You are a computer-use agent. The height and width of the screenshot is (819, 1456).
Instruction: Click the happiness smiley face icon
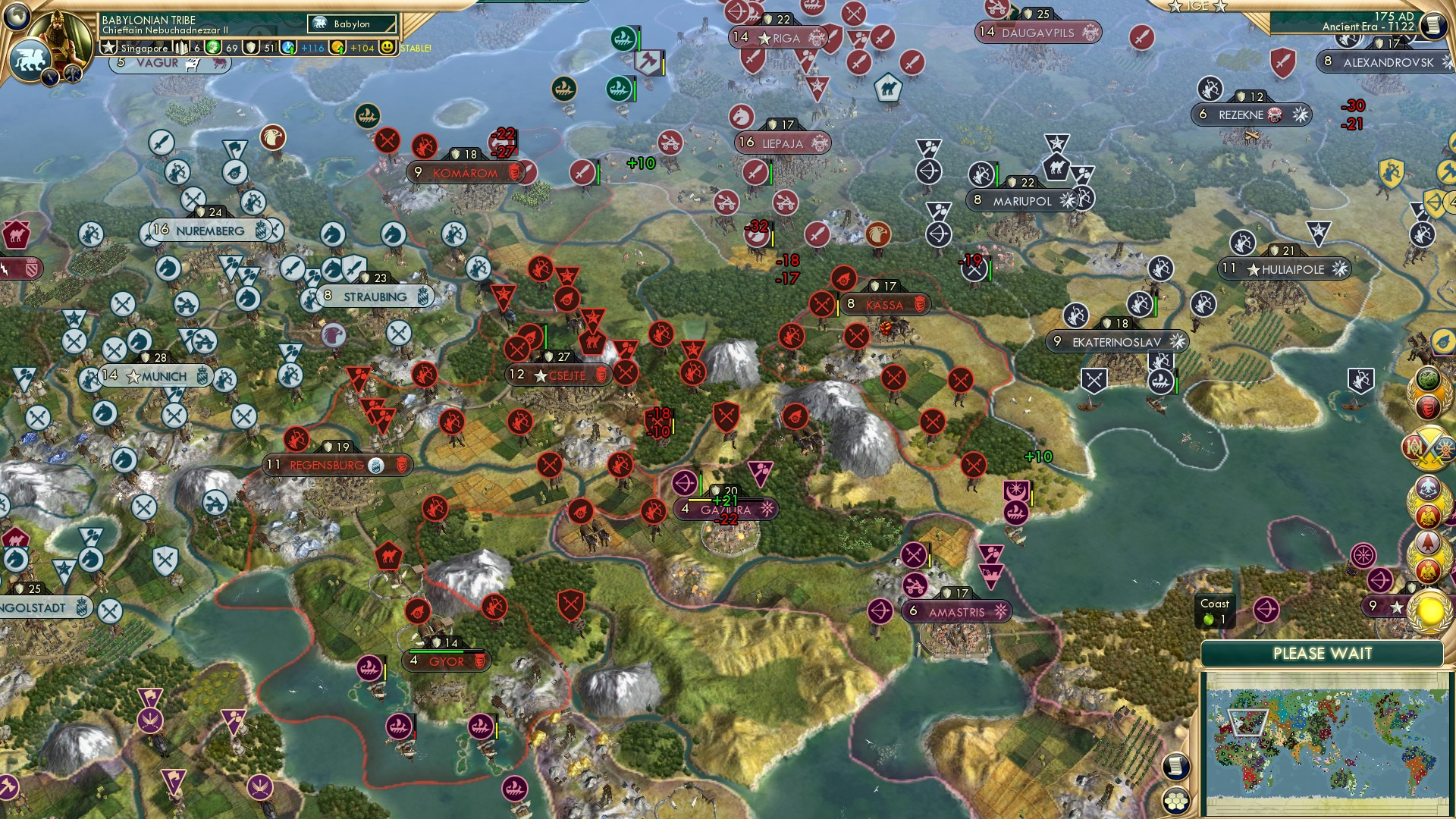click(x=388, y=47)
